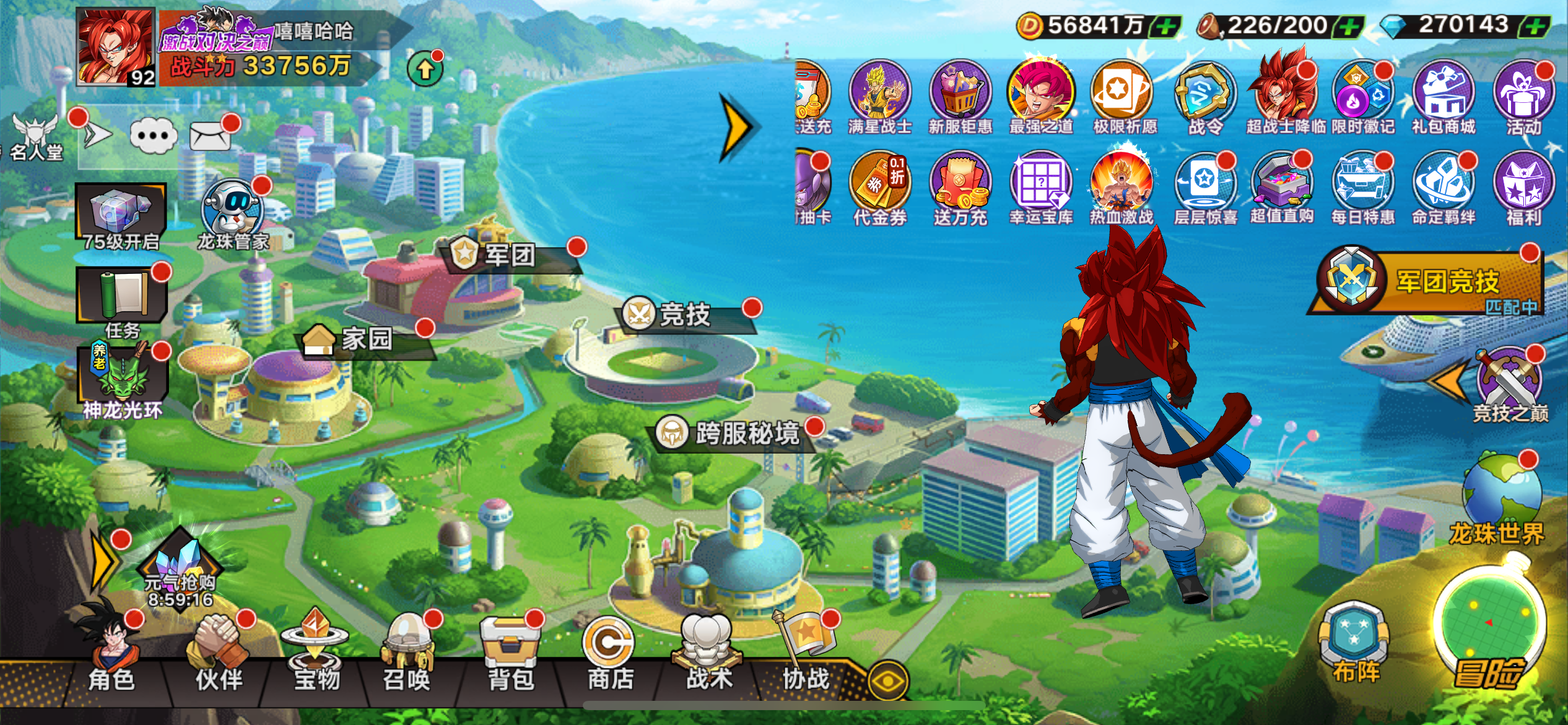The height and width of the screenshot is (725, 1568).
Task: Start 冒险 adventure via the dragon radar
Action: pos(1488,626)
